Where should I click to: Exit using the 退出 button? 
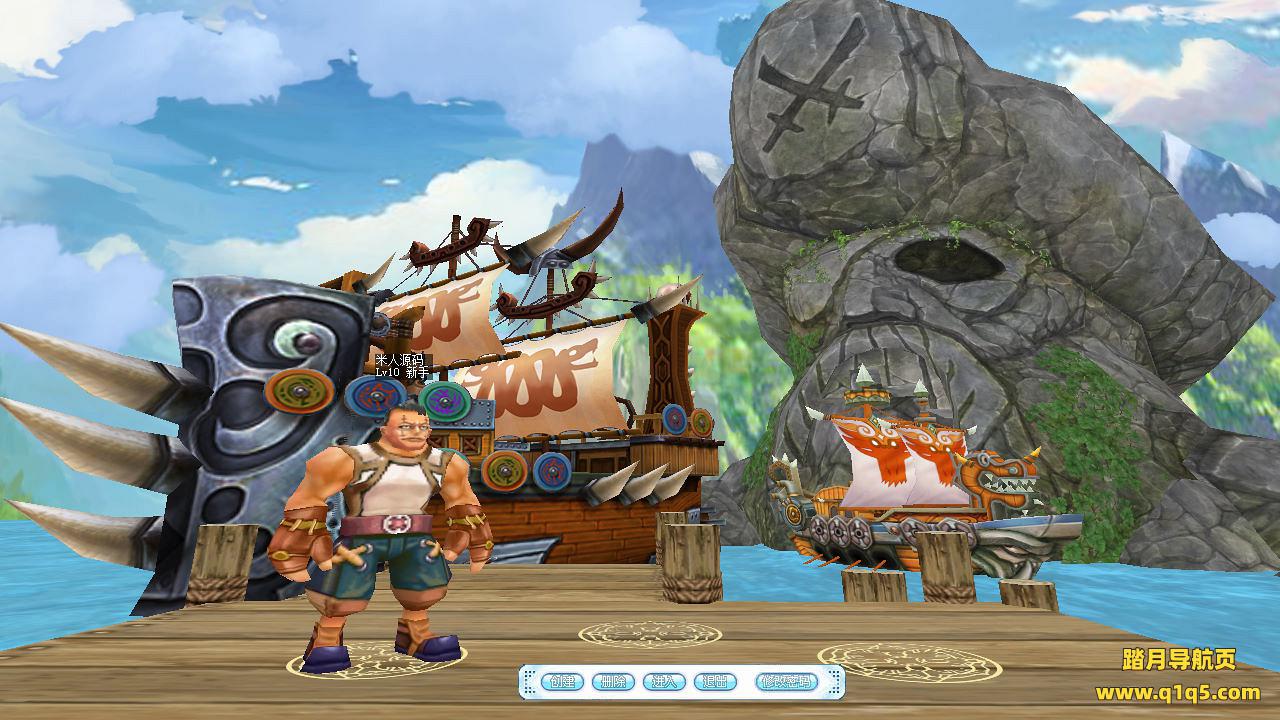pos(714,682)
